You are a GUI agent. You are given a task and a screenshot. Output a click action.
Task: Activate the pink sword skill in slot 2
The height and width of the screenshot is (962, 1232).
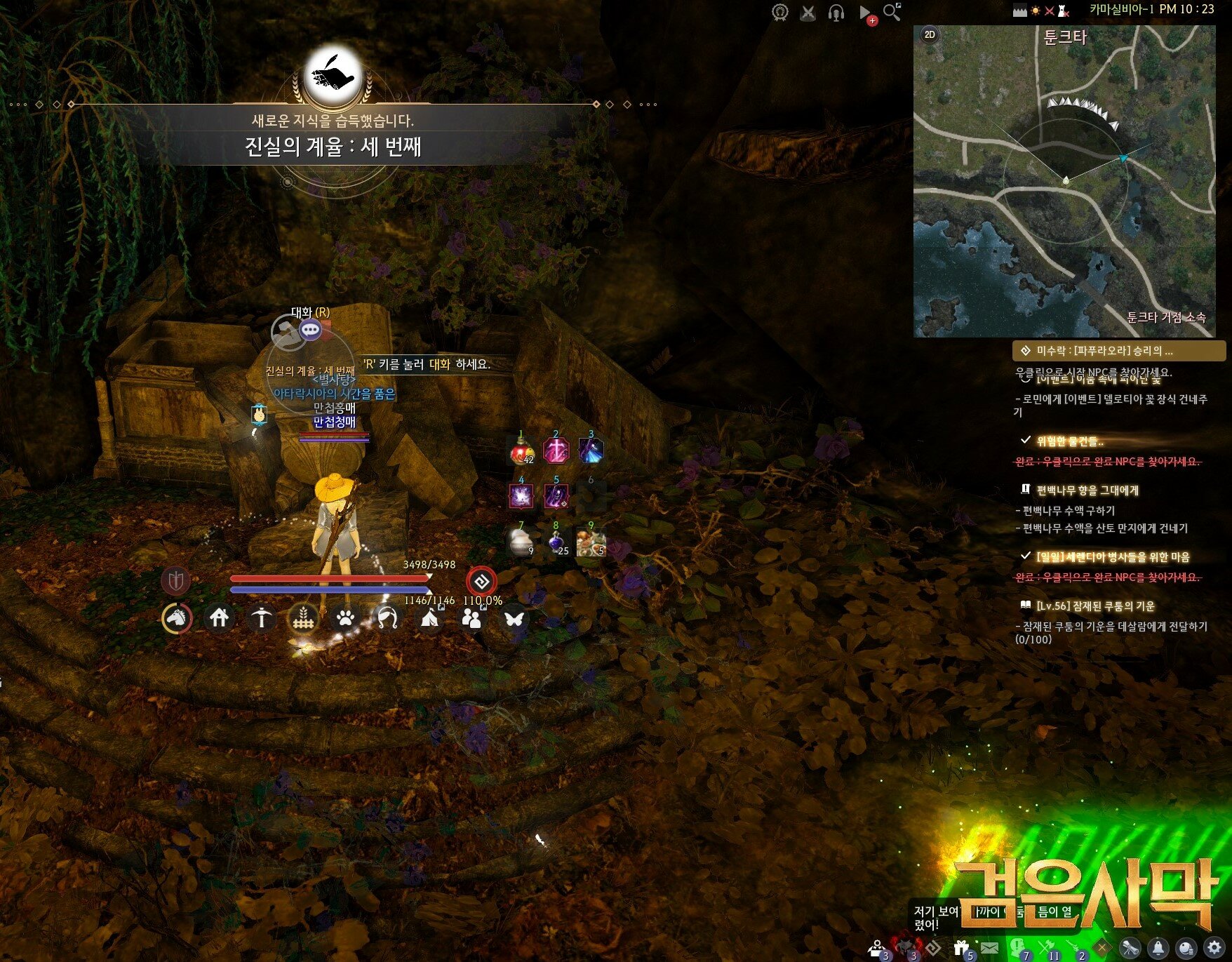tap(556, 451)
